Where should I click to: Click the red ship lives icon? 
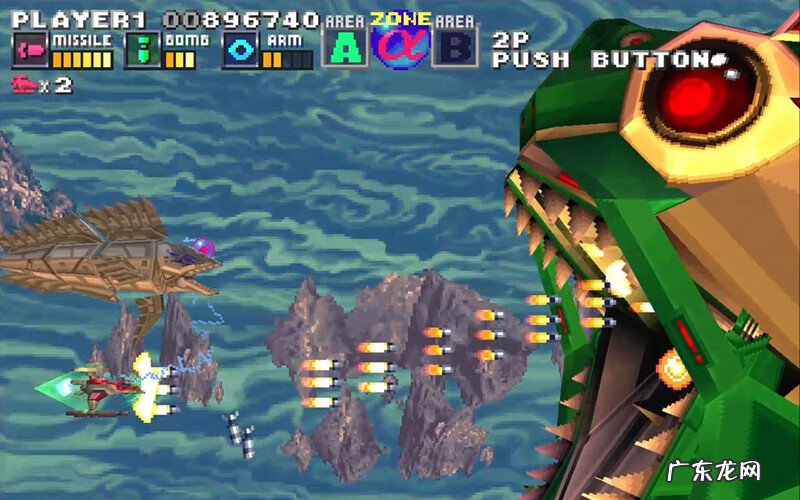24,85
